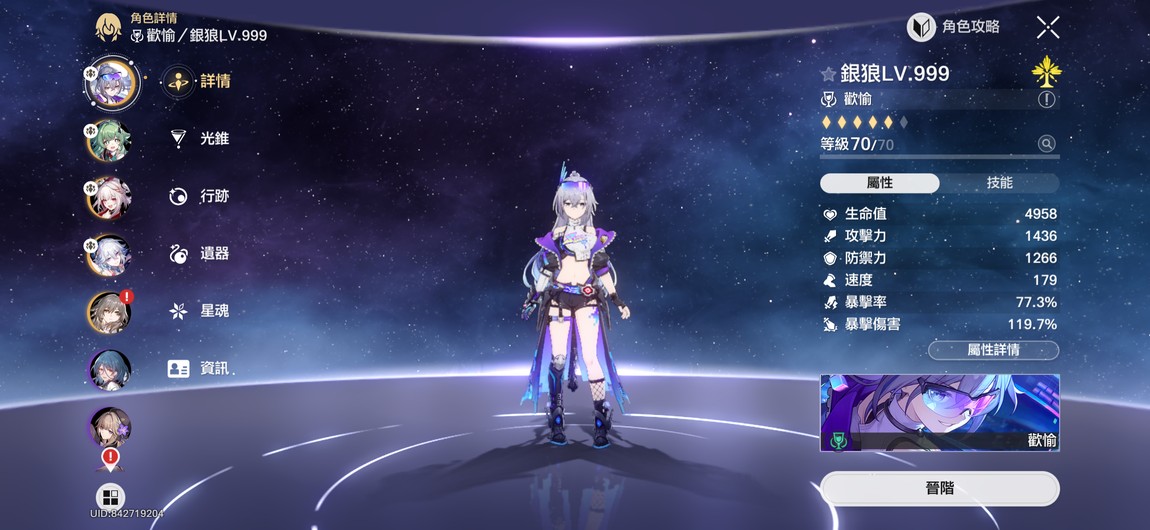Tap the level magnifier preview icon
The image size is (1150, 530).
tap(1047, 144)
